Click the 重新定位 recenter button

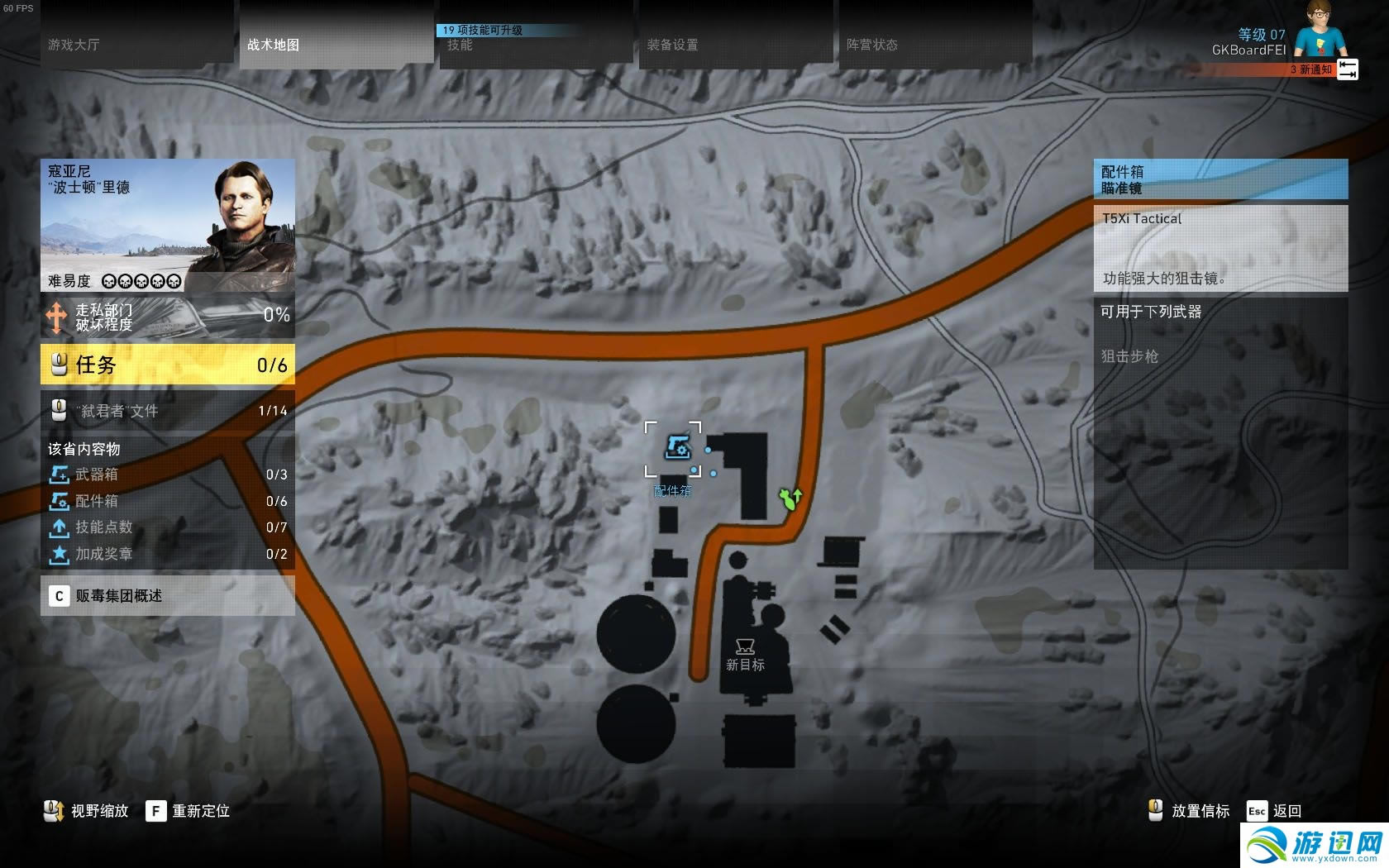189,811
